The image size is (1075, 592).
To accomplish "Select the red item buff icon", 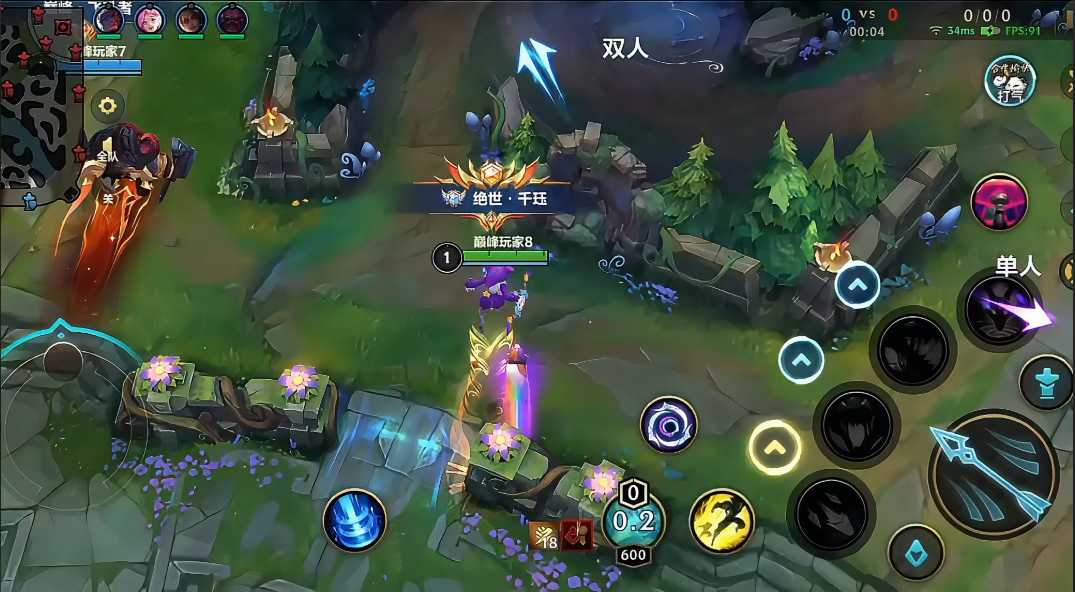I will [577, 535].
